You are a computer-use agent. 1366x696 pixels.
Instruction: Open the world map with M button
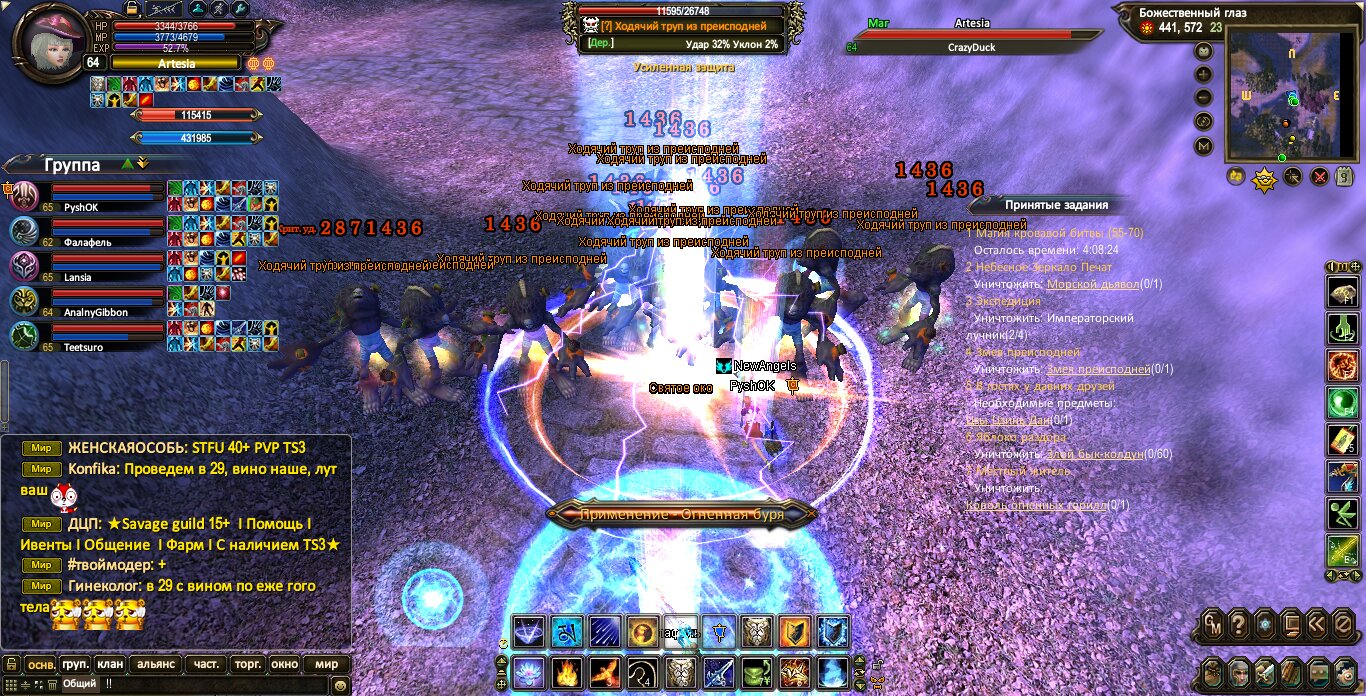click(x=1203, y=146)
